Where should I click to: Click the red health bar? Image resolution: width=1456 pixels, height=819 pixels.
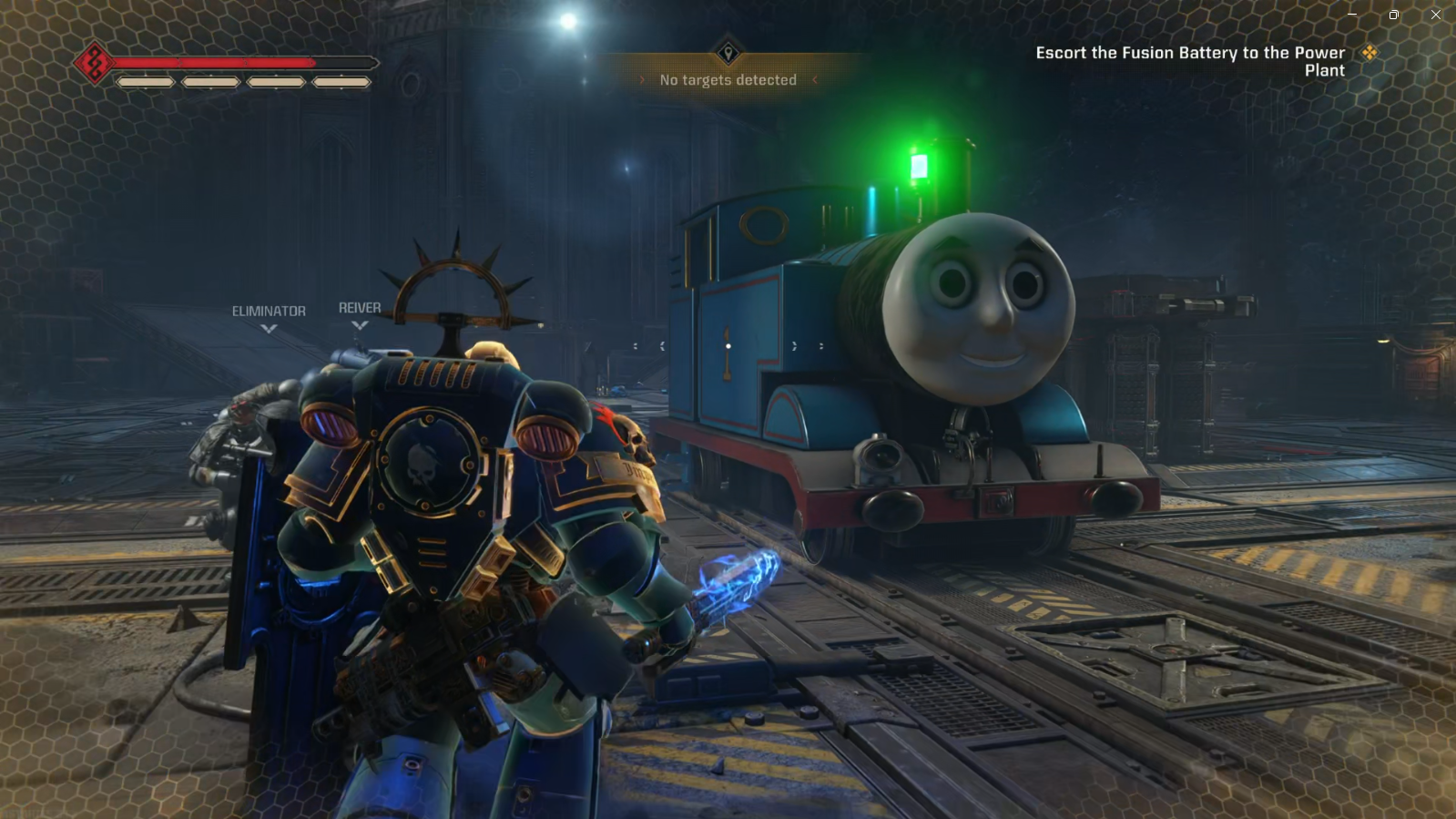tap(246, 62)
